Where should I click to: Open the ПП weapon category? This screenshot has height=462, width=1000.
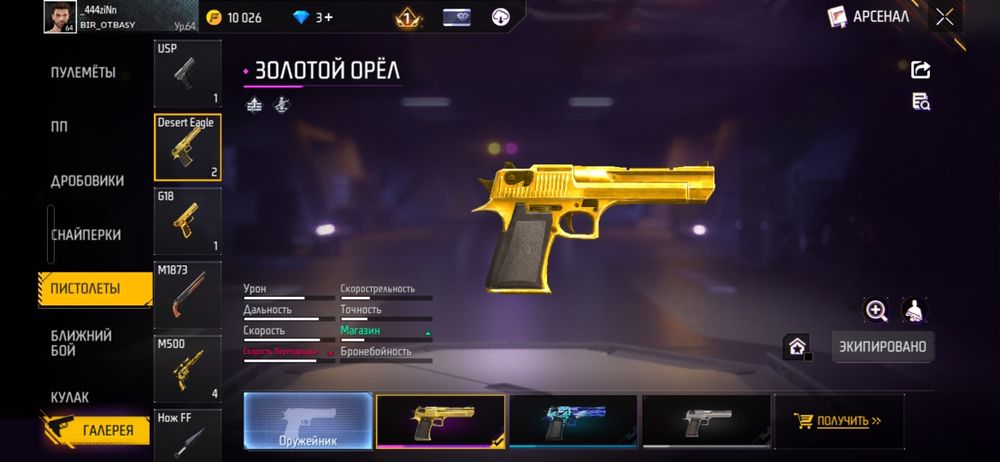click(x=60, y=127)
